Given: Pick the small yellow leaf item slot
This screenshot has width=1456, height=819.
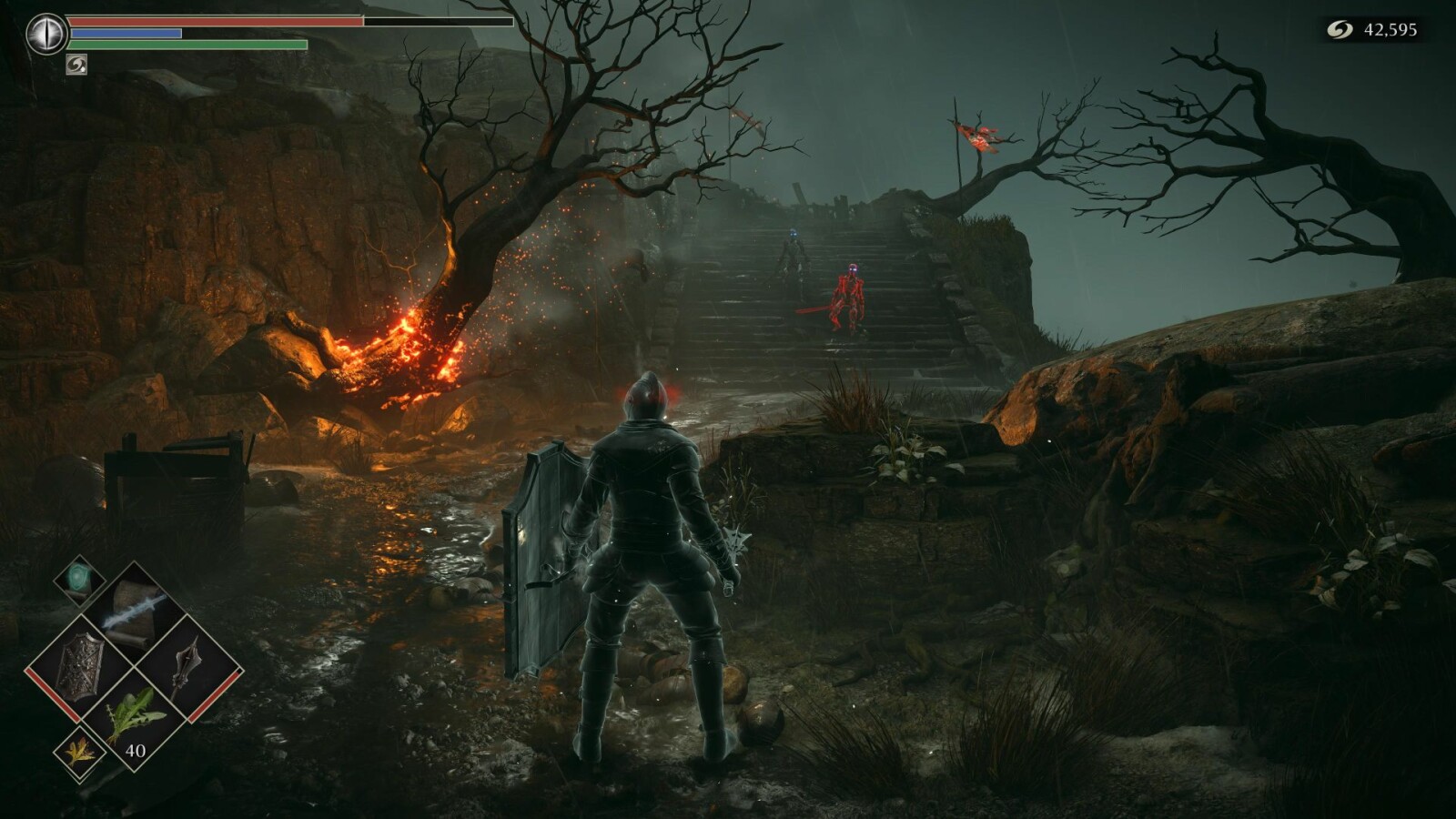Looking at the screenshot, I should pyautogui.click(x=80, y=753).
